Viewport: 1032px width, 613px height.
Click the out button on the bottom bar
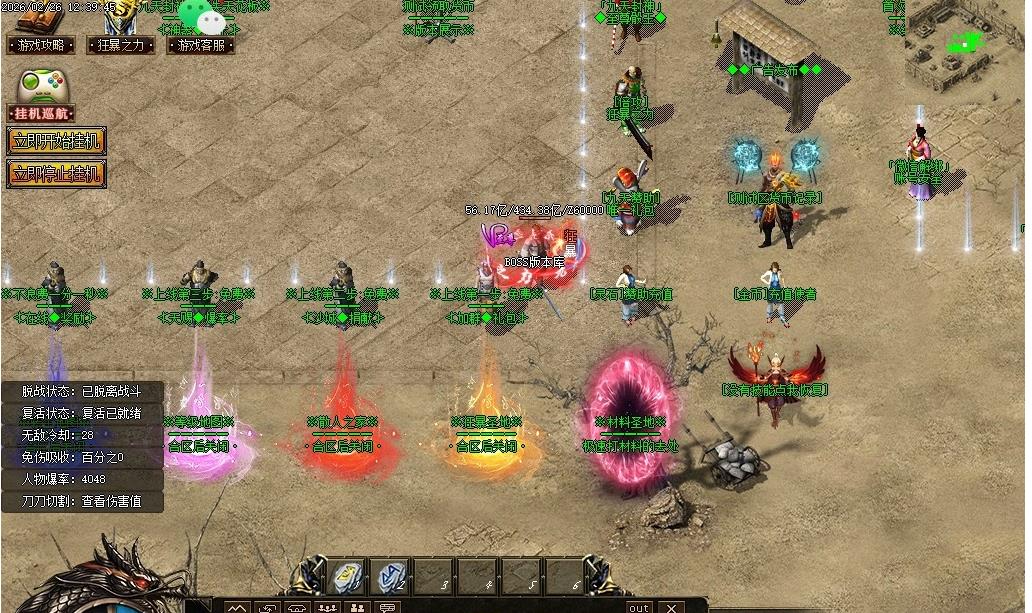point(639,607)
